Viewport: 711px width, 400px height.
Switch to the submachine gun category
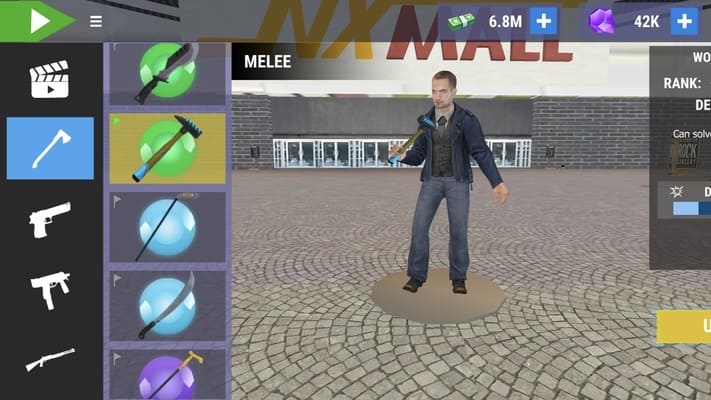tap(50, 290)
